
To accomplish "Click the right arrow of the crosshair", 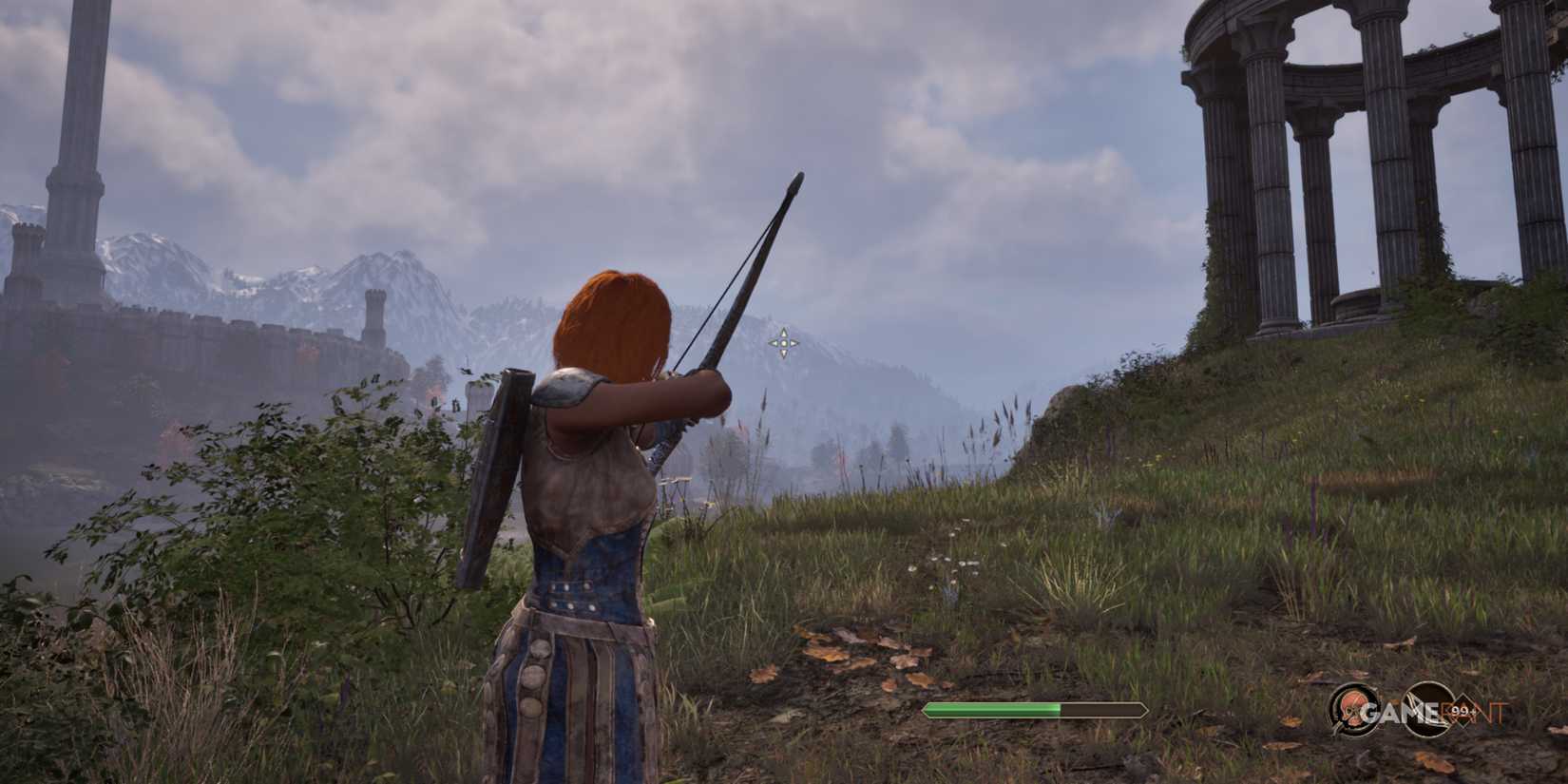I will coord(794,344).
